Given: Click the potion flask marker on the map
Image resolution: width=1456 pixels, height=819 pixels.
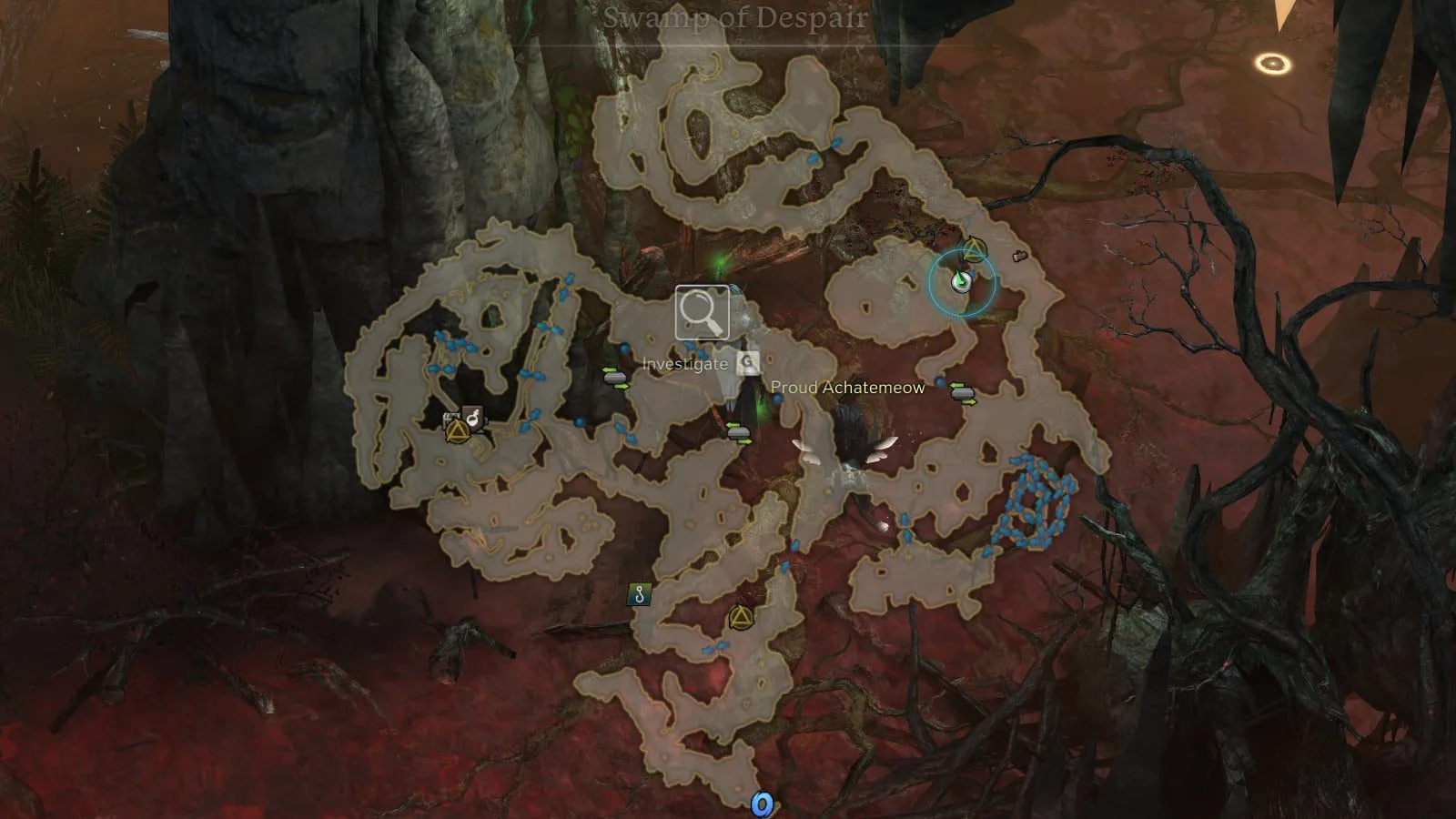Looking at the screenshot, I should (473, 417).
